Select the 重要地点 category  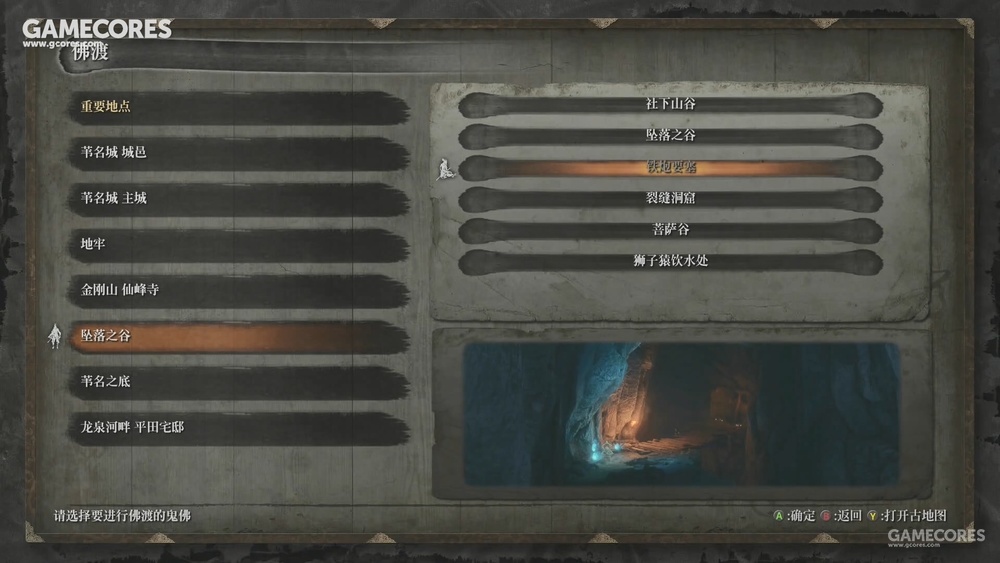(240, 107)
